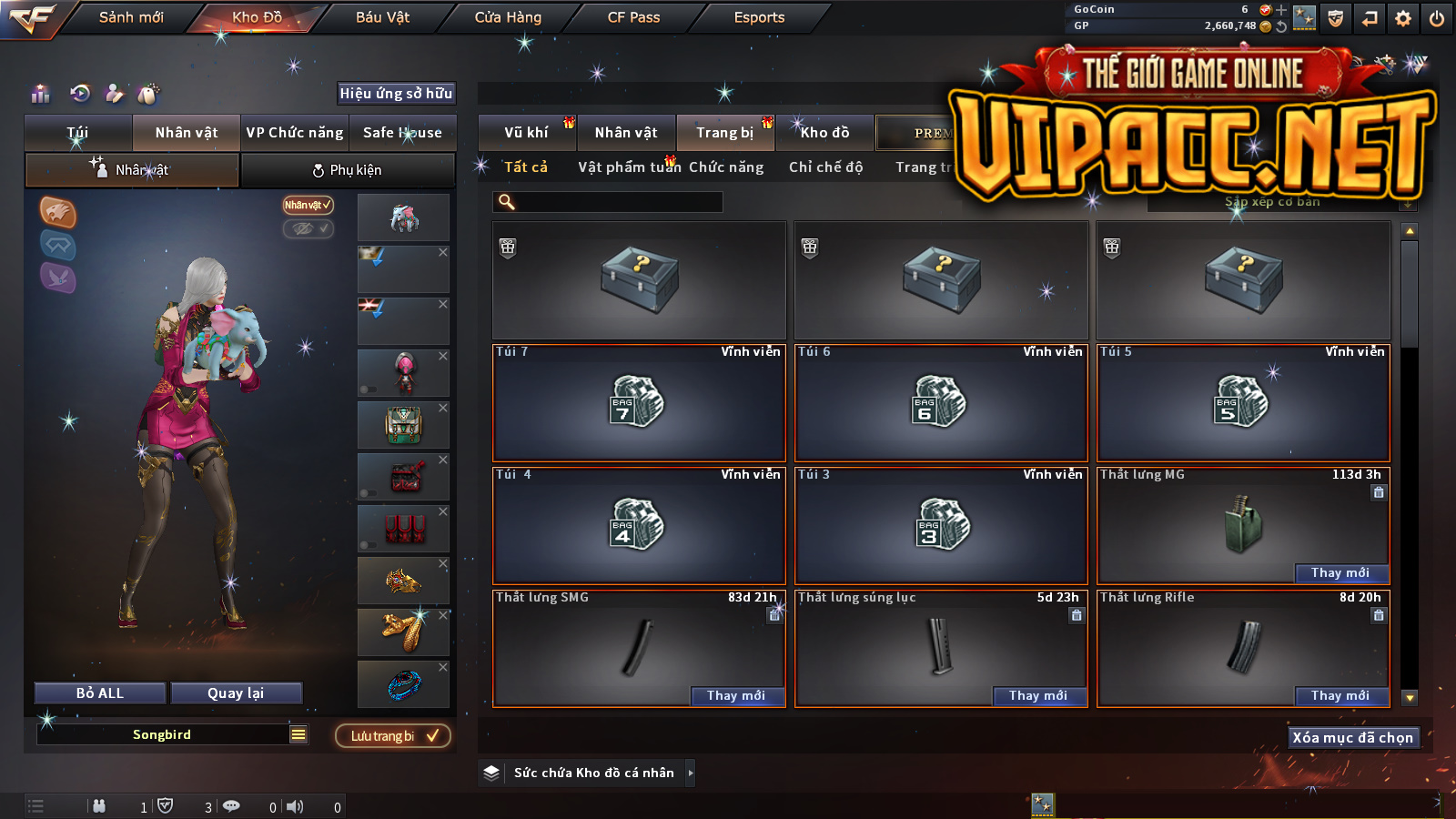The height and width of the screenshot is (819, 1456).
Task: Open the Sảnh mới lobby tab
Action: click(131, 17)
